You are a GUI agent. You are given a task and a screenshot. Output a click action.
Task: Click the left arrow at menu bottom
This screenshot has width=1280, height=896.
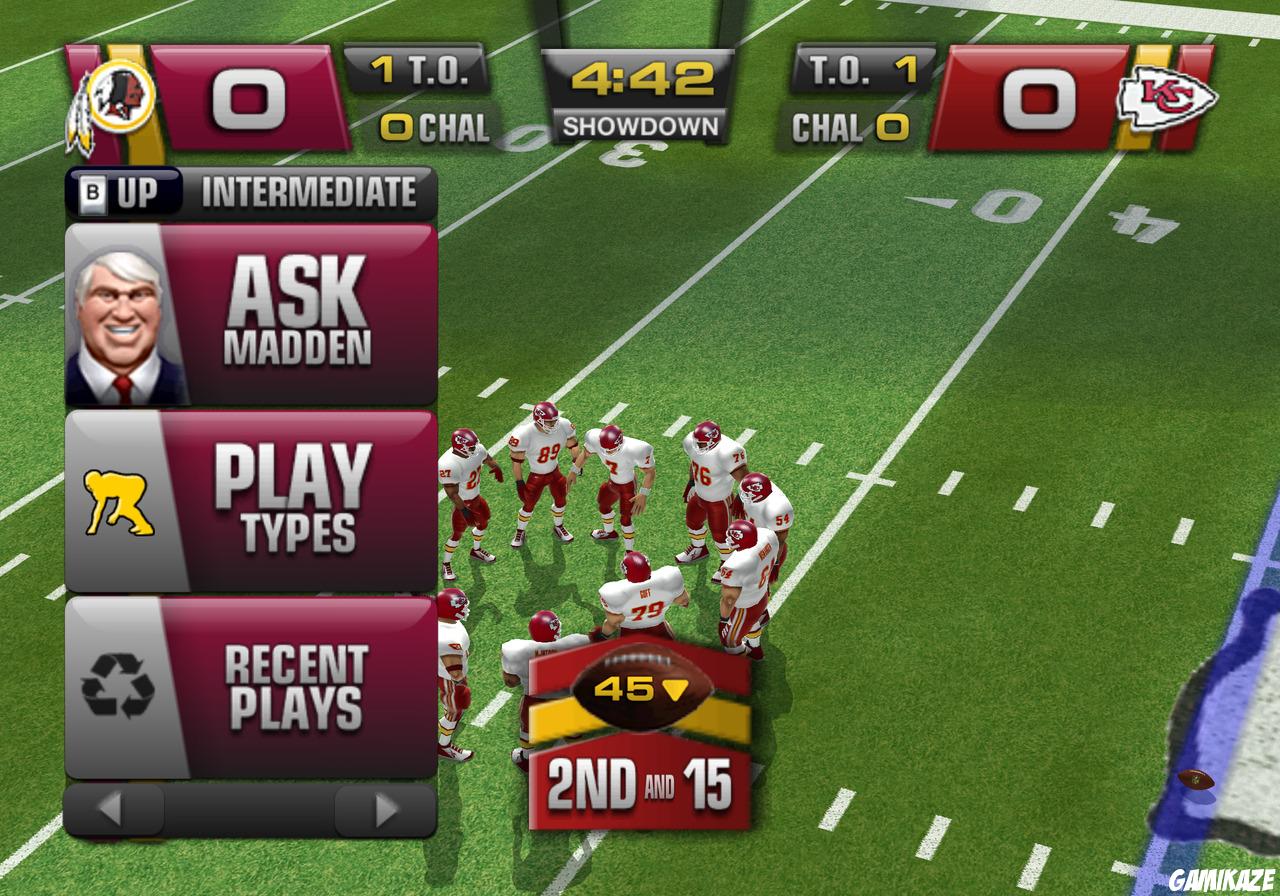(110, 806)
